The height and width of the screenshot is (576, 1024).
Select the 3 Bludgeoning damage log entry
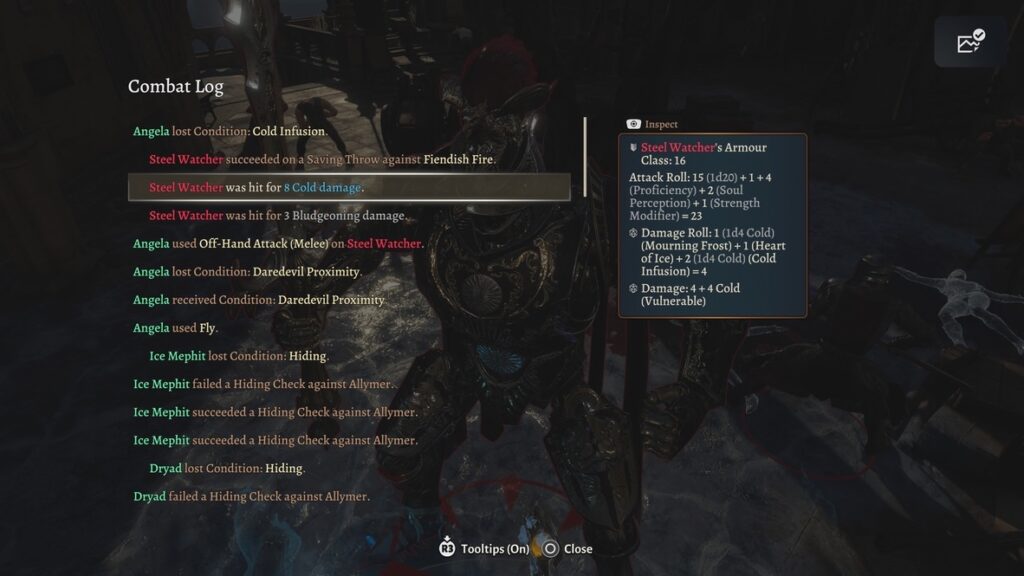pos(278,215)
